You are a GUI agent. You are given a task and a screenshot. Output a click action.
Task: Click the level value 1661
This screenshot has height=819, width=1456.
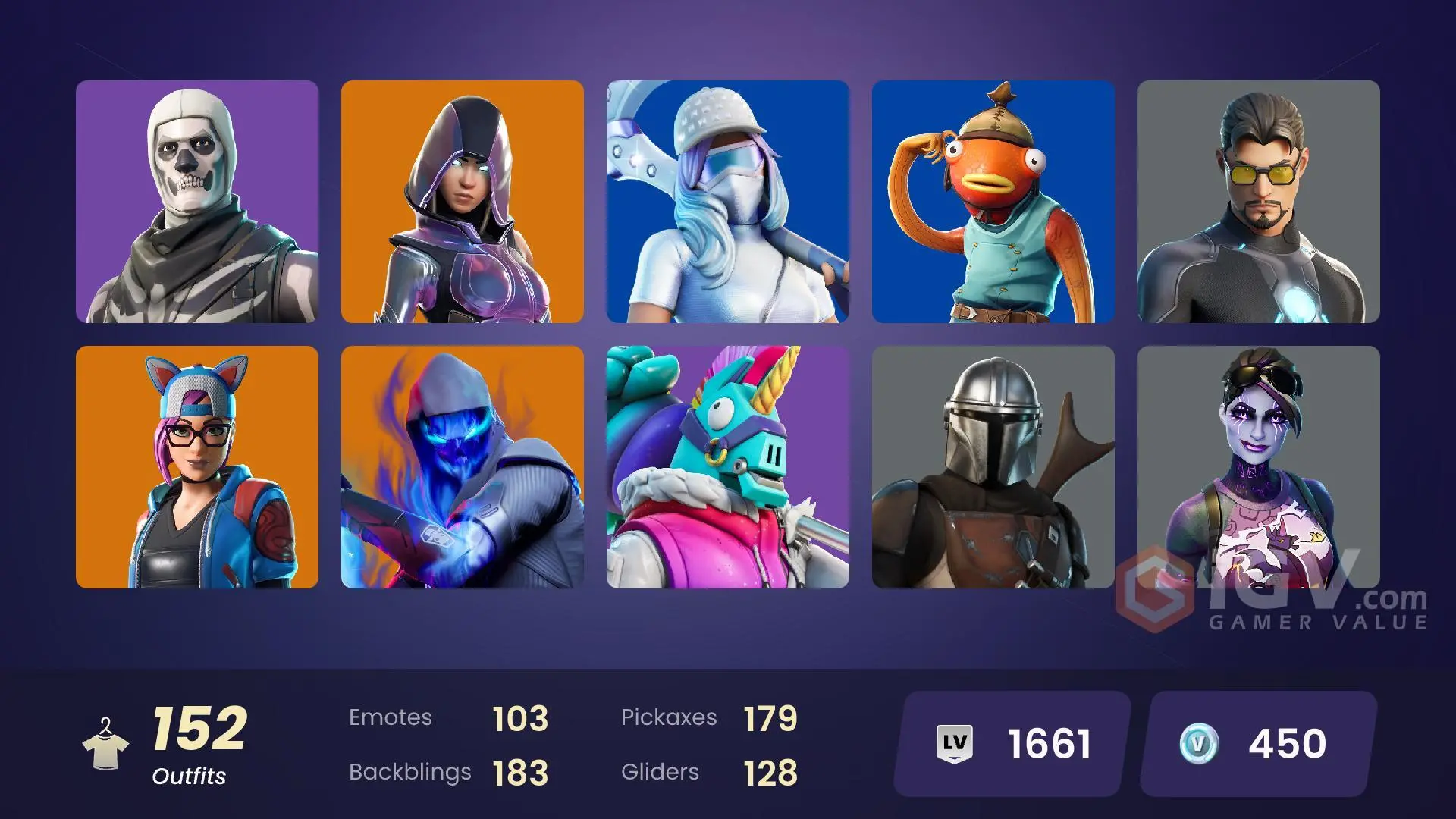(1048, 744)
